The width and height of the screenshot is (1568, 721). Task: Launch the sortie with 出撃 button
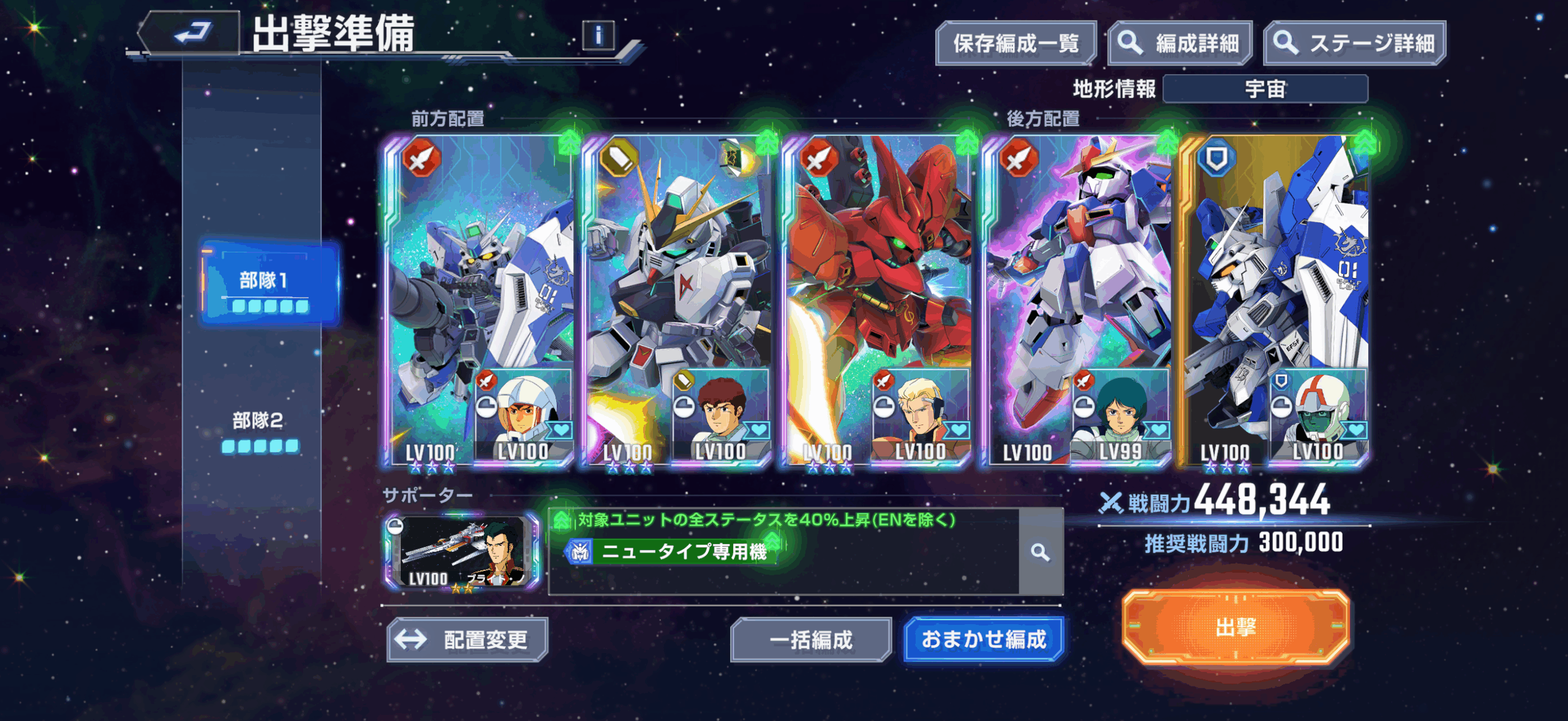(x=1235, y=627)
